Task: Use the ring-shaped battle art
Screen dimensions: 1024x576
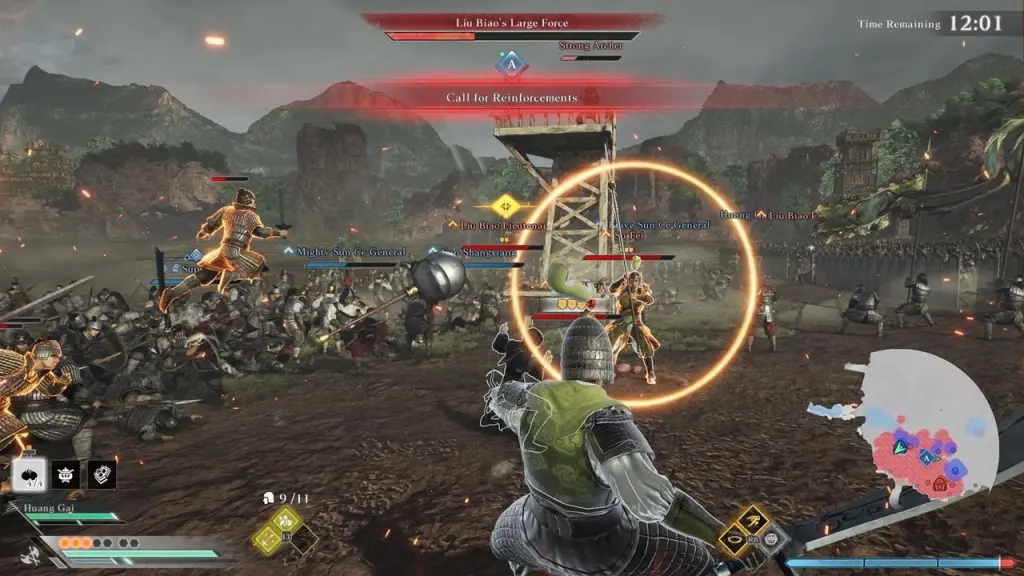Action: point(733,540)
